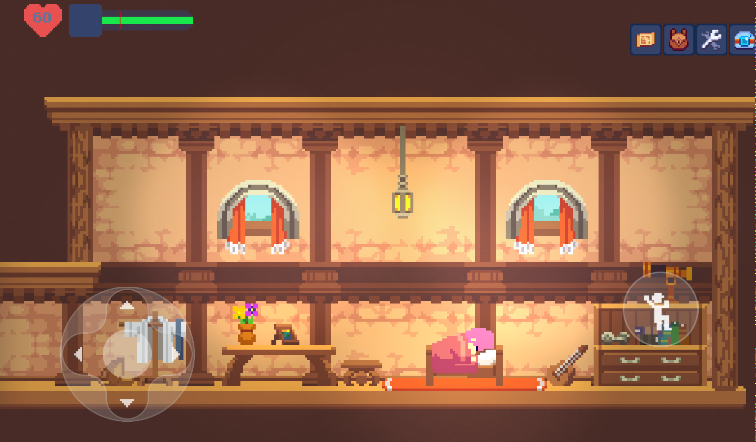Tap the D-pad down arrow

(x=127, y=402)
